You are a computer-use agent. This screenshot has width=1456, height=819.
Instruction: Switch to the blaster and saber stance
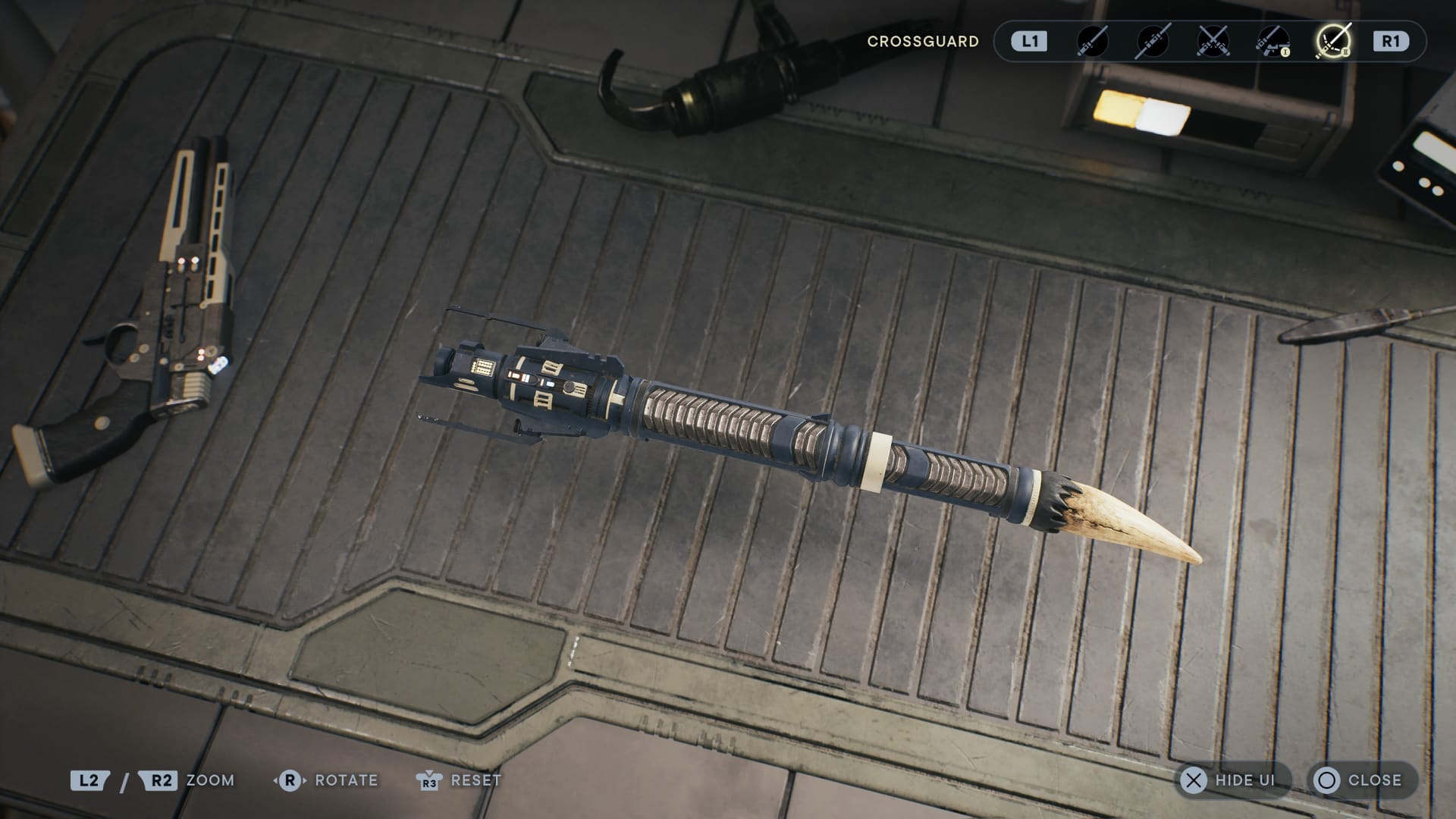[x=1272, y=41]
